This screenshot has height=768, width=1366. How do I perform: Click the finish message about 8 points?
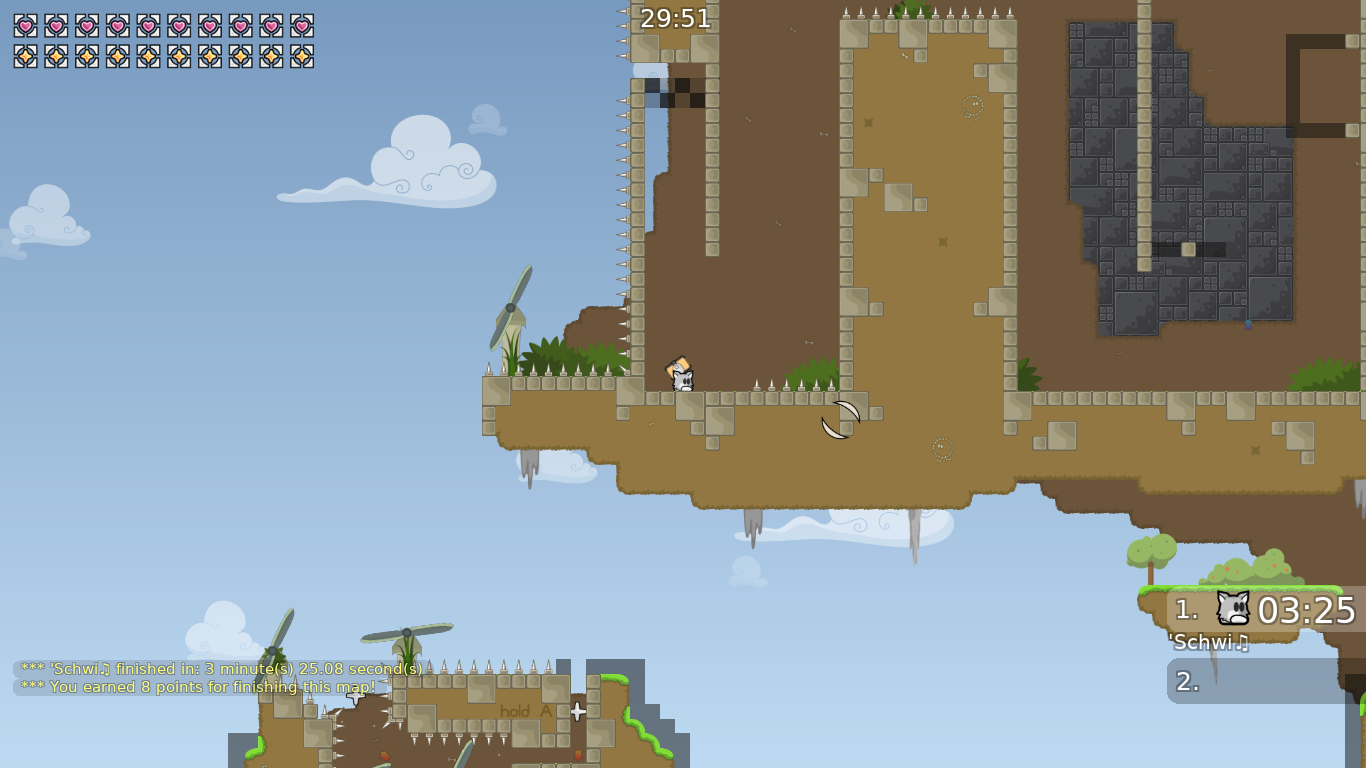(196, 687)
